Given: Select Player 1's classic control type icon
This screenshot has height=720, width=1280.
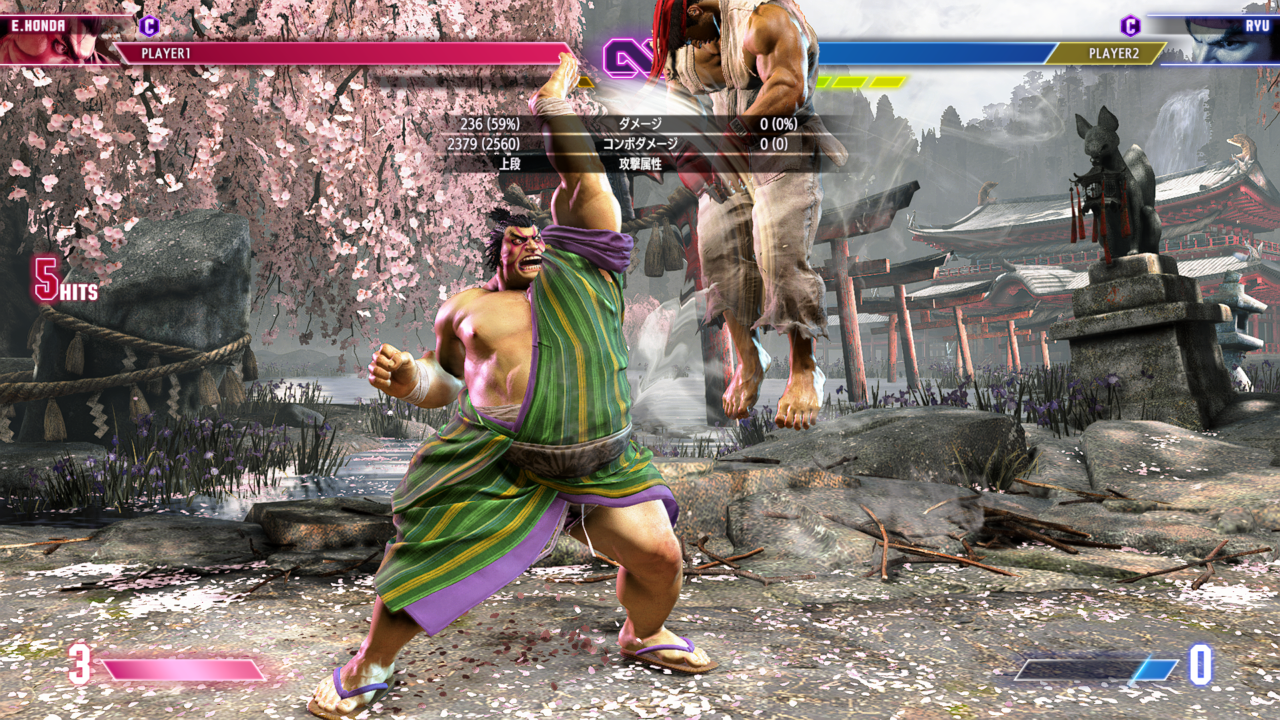Looking at the screenshot, I should [149, 26].
